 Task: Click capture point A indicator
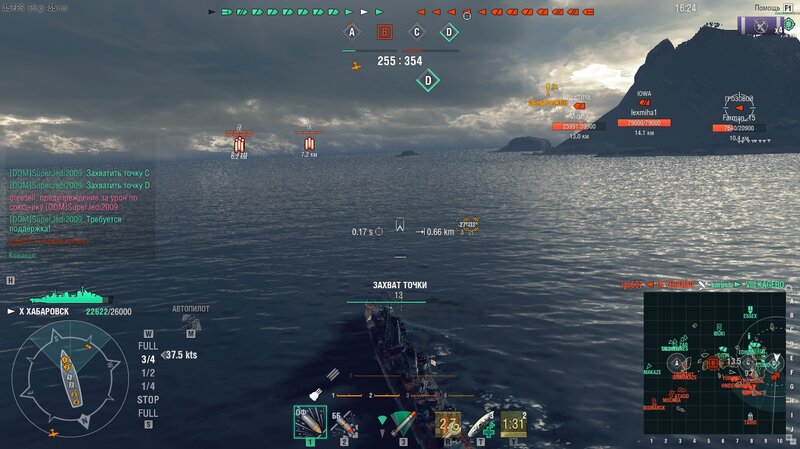point(351,32)
